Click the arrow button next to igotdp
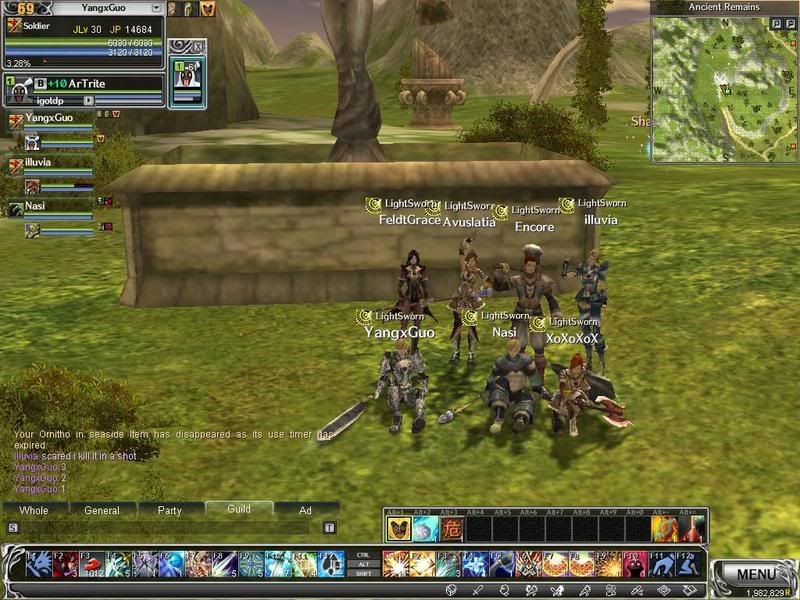The image size is (800, 600). [x=89, y=101]
